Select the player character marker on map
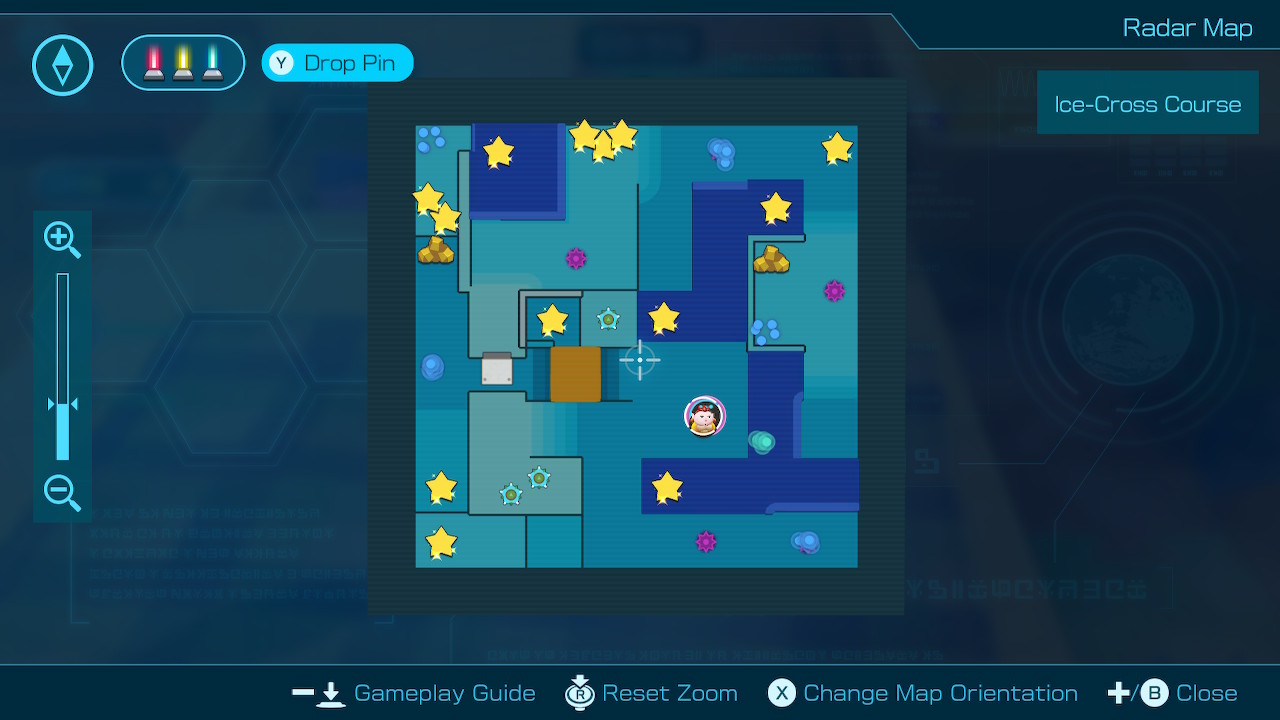This screenshot has height=720, width=1280. (x=705, y=416)
